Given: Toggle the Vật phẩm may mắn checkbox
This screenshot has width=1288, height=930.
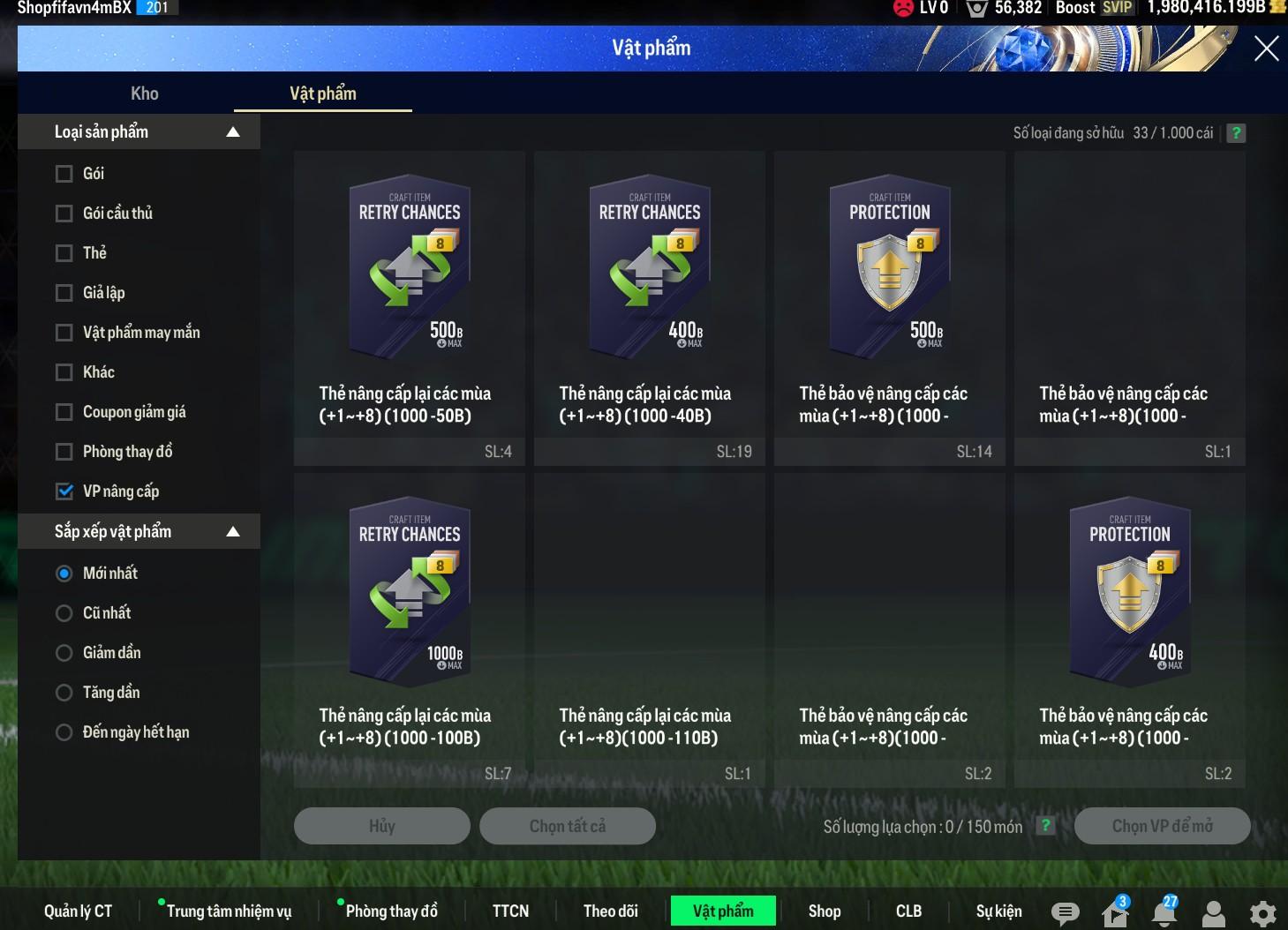Looking at the screenshot, I should click(x=64, y=333).
